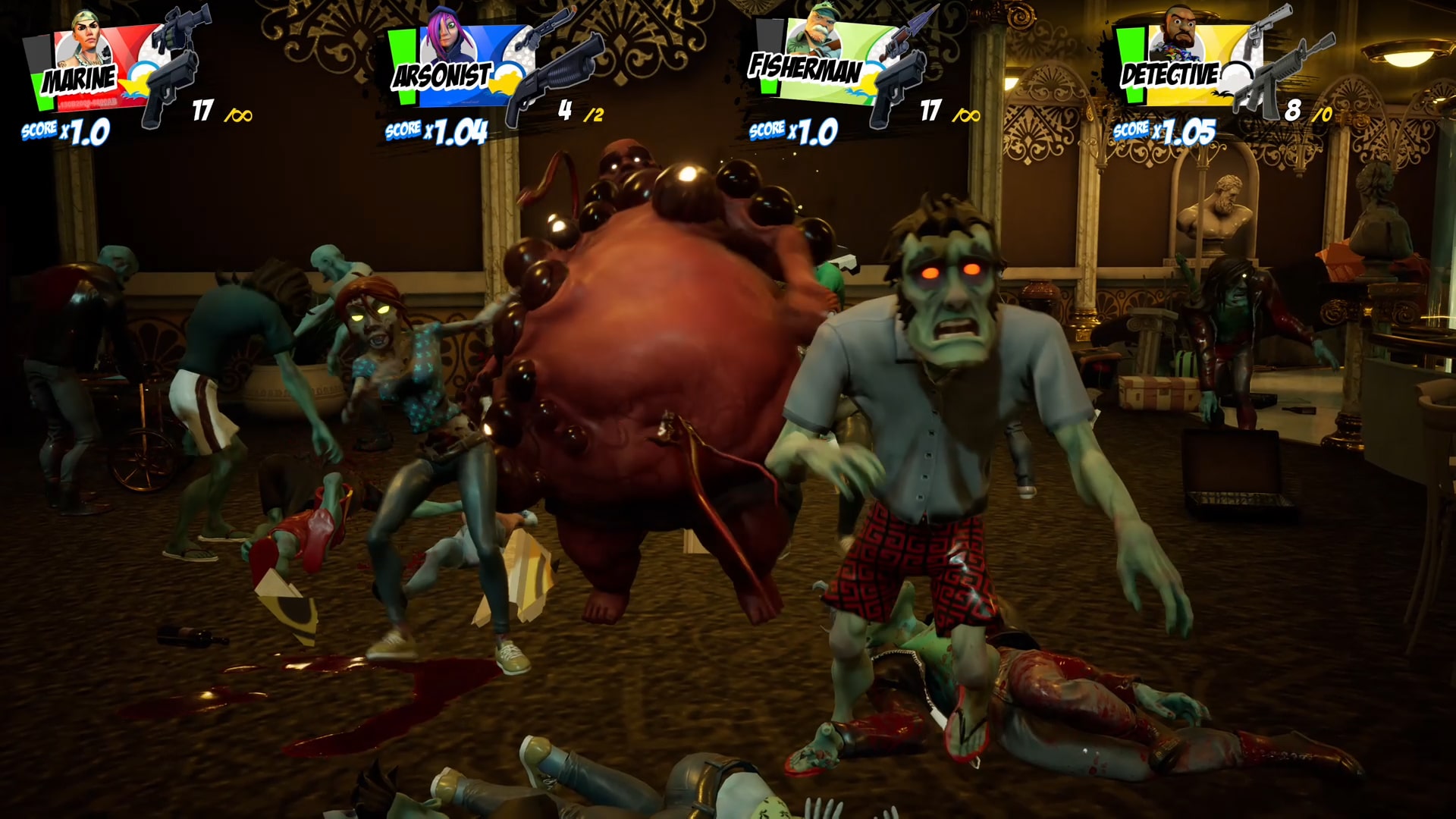Viewport: 1456px width, 819px height.
Task: Select the MARINE player name label
Action: point(80,78)
